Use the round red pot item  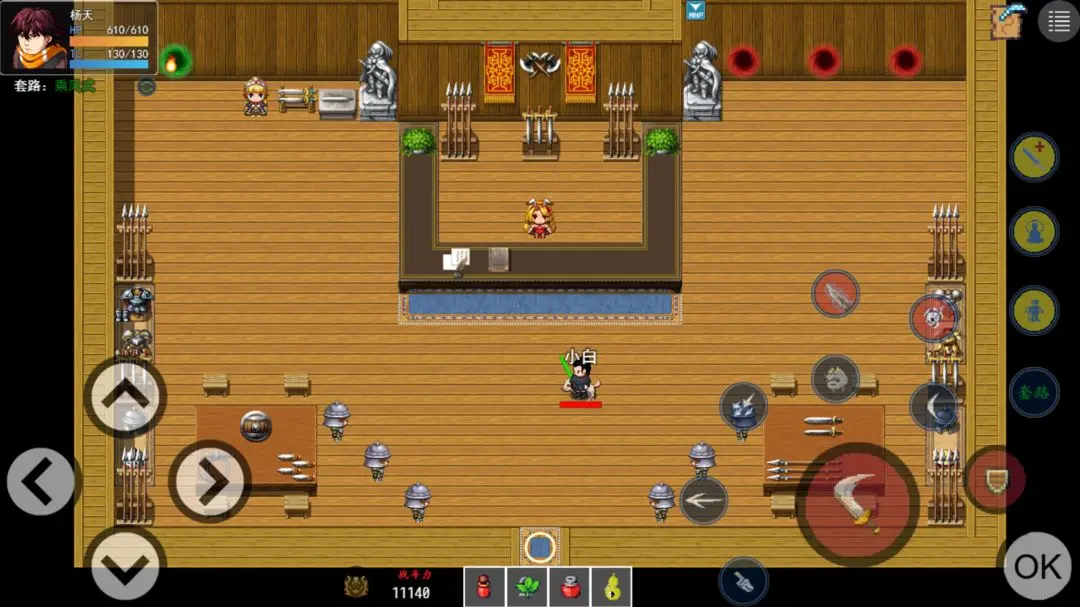click(x=569, y=587)
